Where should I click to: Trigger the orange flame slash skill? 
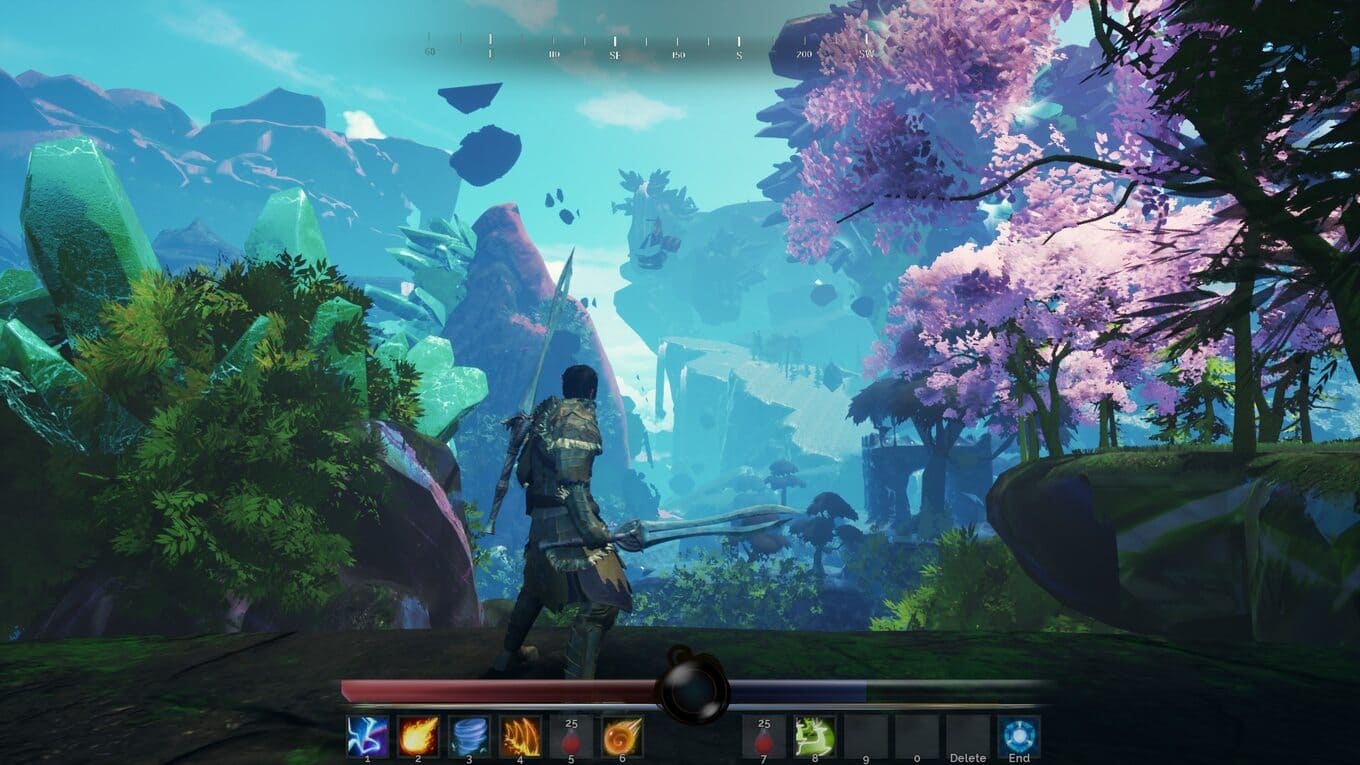click(x=520, y=736)
